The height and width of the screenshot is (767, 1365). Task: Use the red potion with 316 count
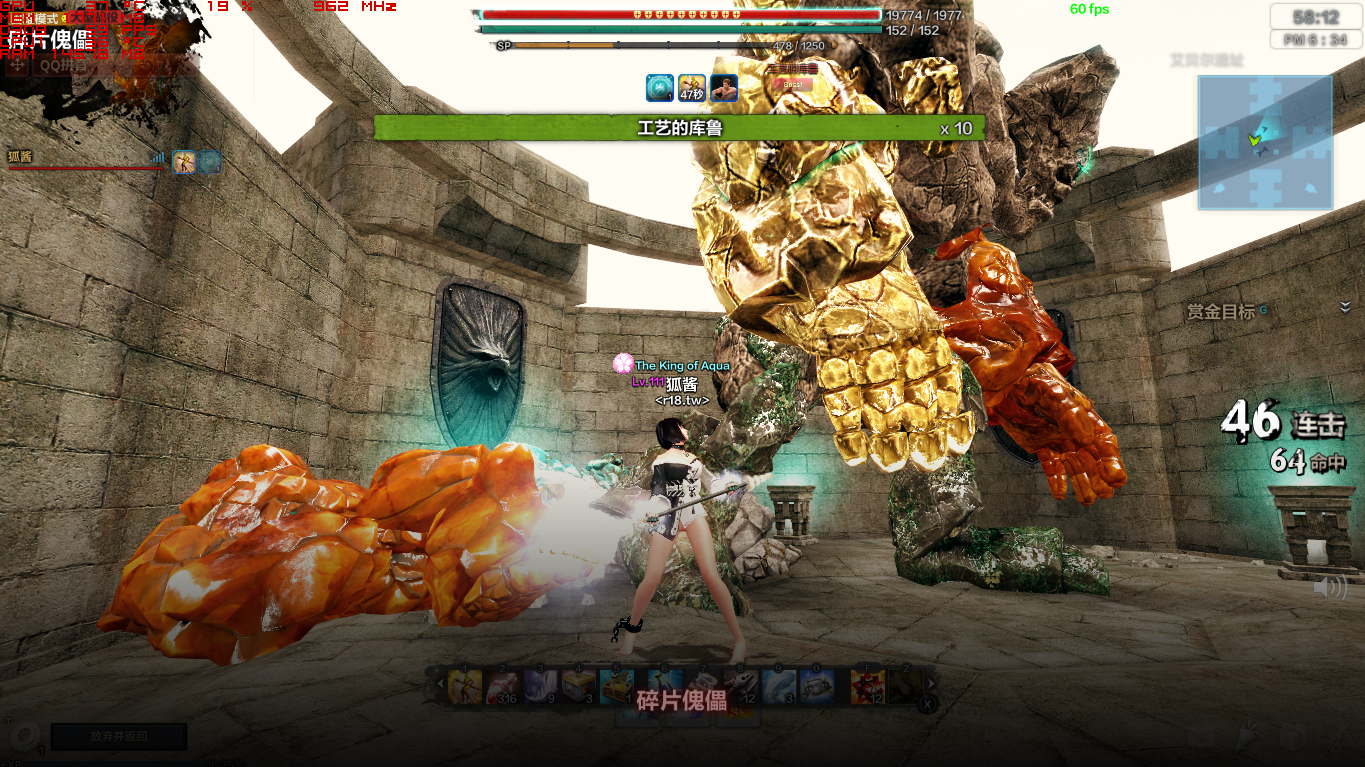tap(502, 687)
